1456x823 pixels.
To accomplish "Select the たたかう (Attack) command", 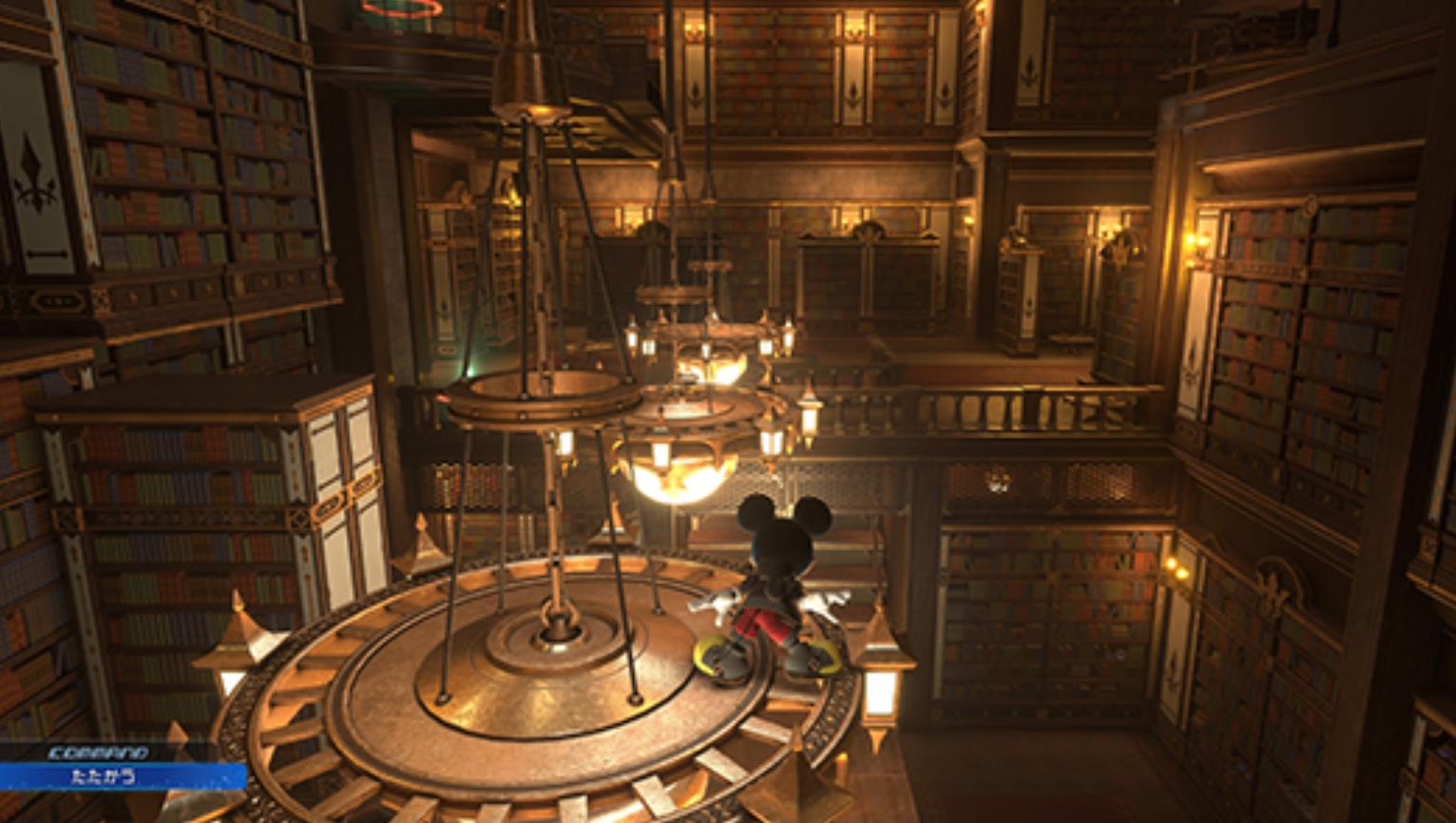I will point(105,776).
